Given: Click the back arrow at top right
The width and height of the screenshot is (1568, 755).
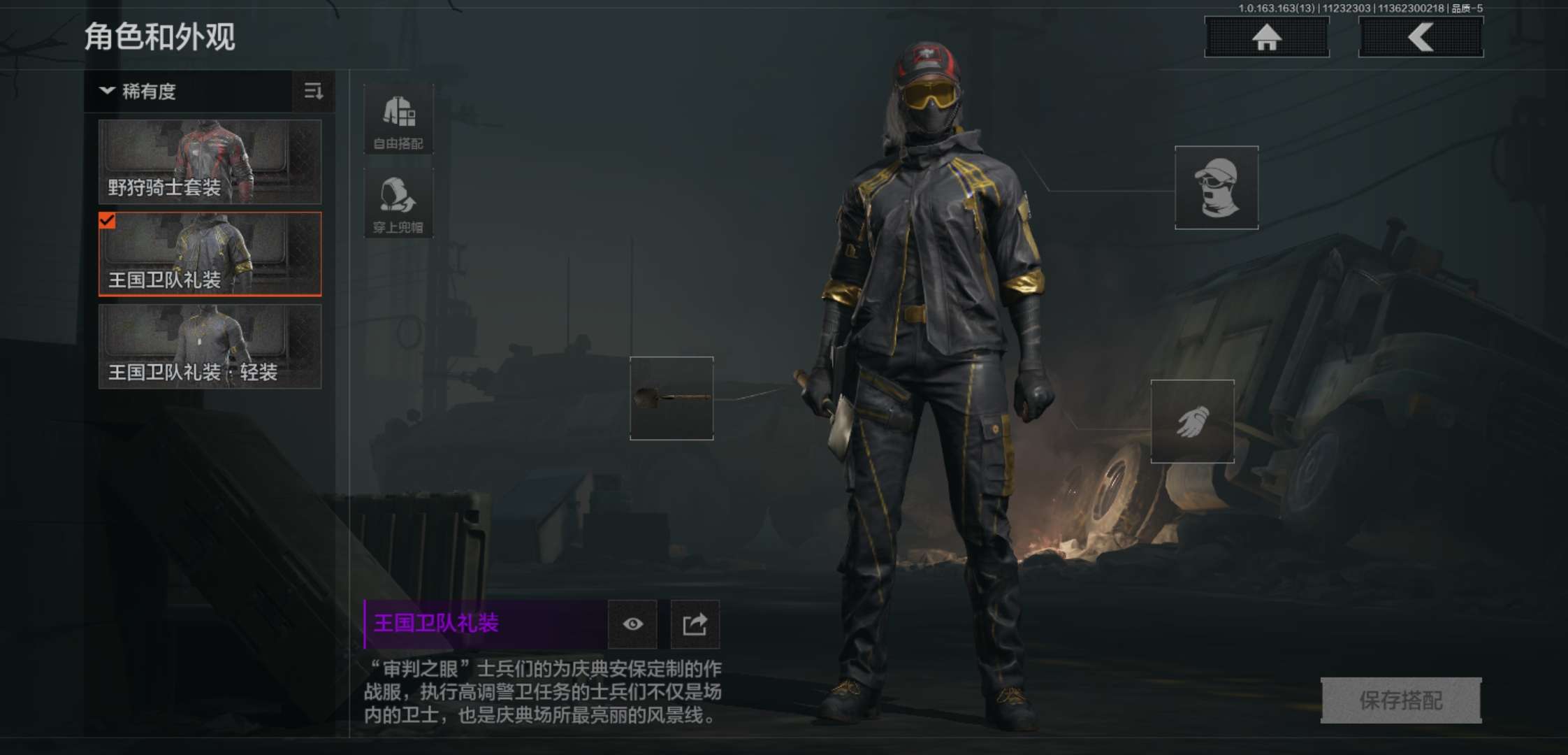Looking at the screenshot, I should point(1420,38).
